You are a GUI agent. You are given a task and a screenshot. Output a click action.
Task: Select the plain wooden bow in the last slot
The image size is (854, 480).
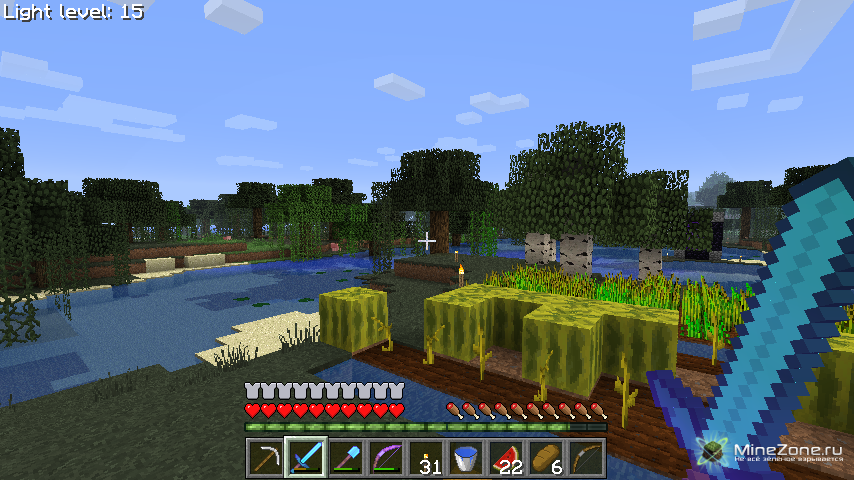[586, 458]
